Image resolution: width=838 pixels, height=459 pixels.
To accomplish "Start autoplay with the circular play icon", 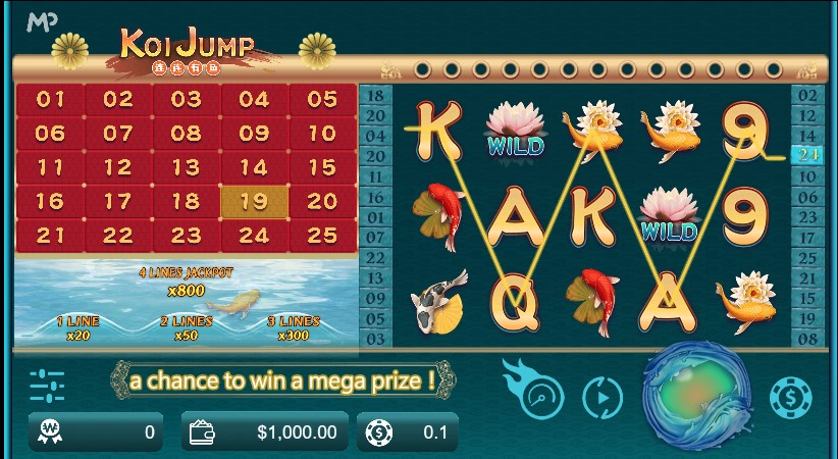I will tap(602, 397).
